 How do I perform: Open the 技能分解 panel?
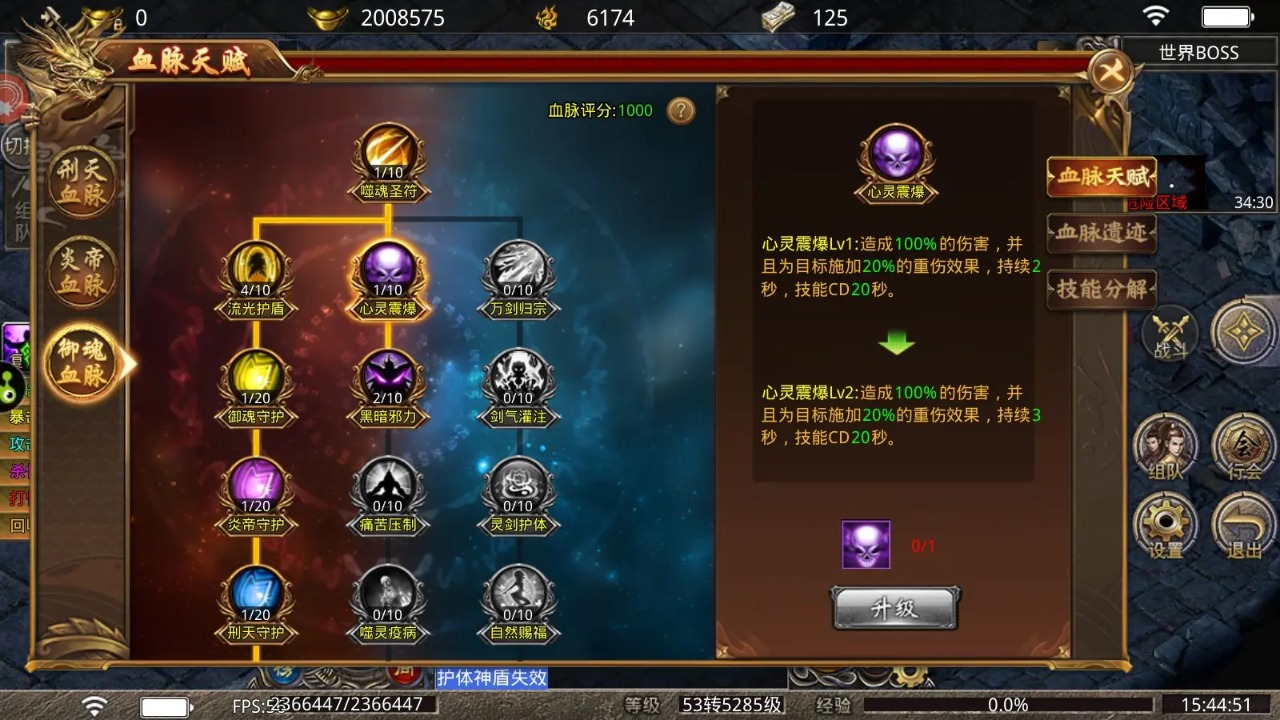(1100, 291)
